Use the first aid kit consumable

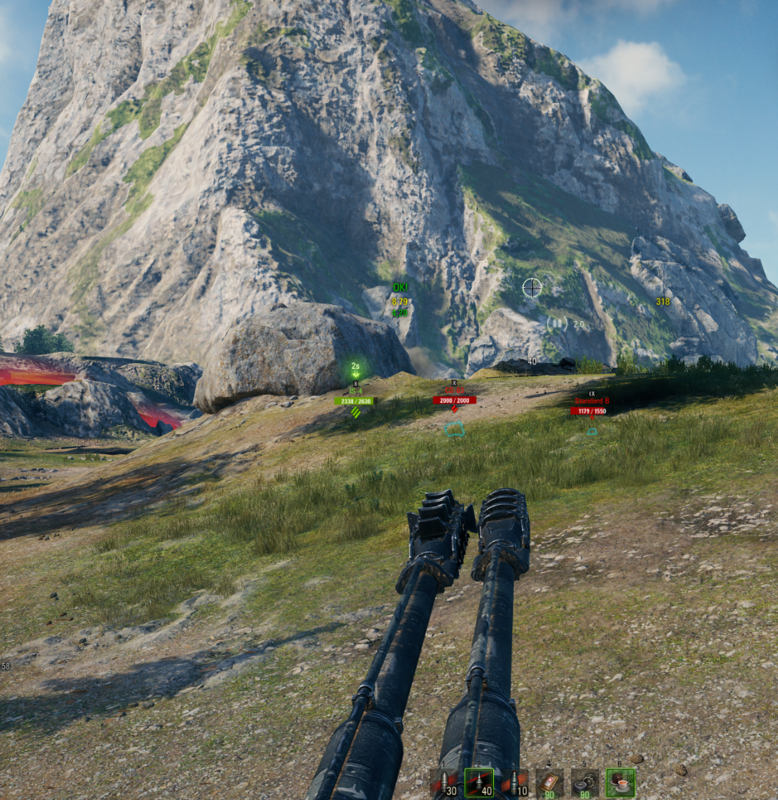coord(549,782)
